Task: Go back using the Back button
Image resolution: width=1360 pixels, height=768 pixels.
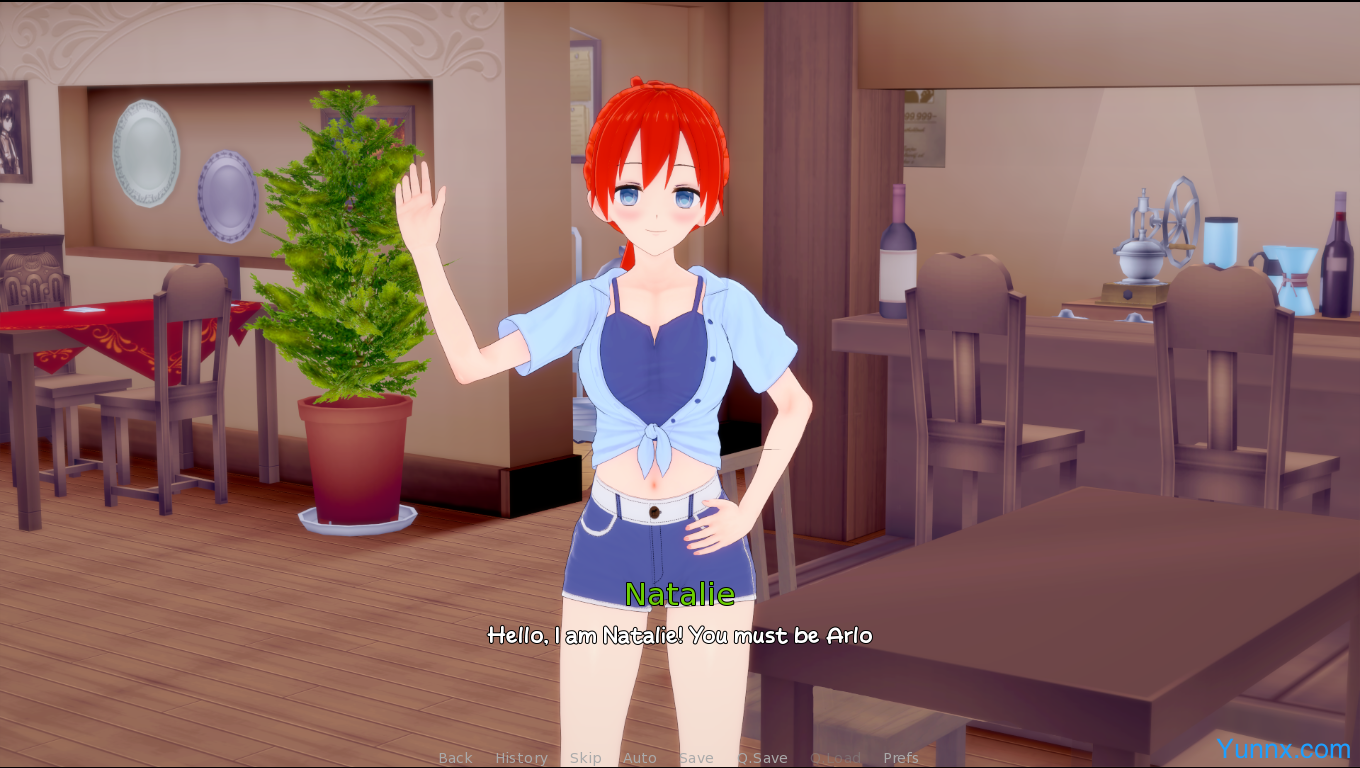Action: click(x=455, y=758)
